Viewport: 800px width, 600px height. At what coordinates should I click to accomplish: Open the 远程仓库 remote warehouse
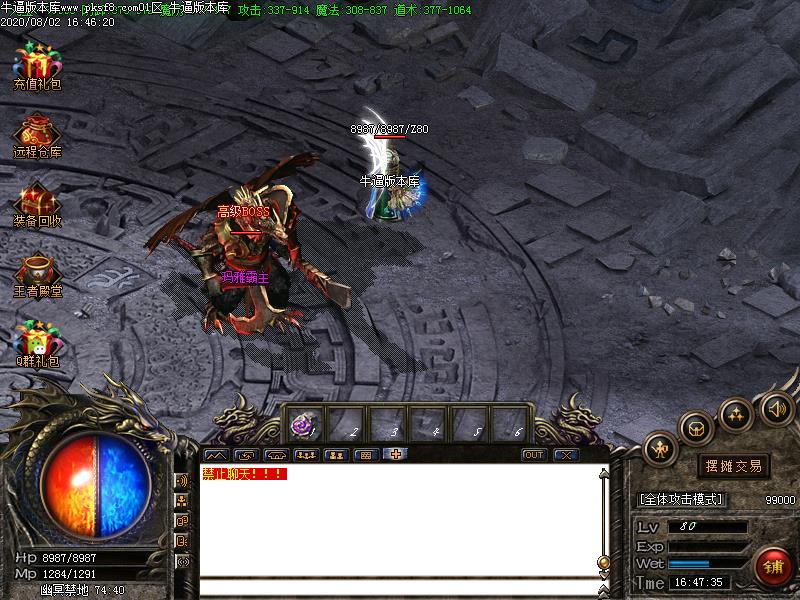point(37,135)
